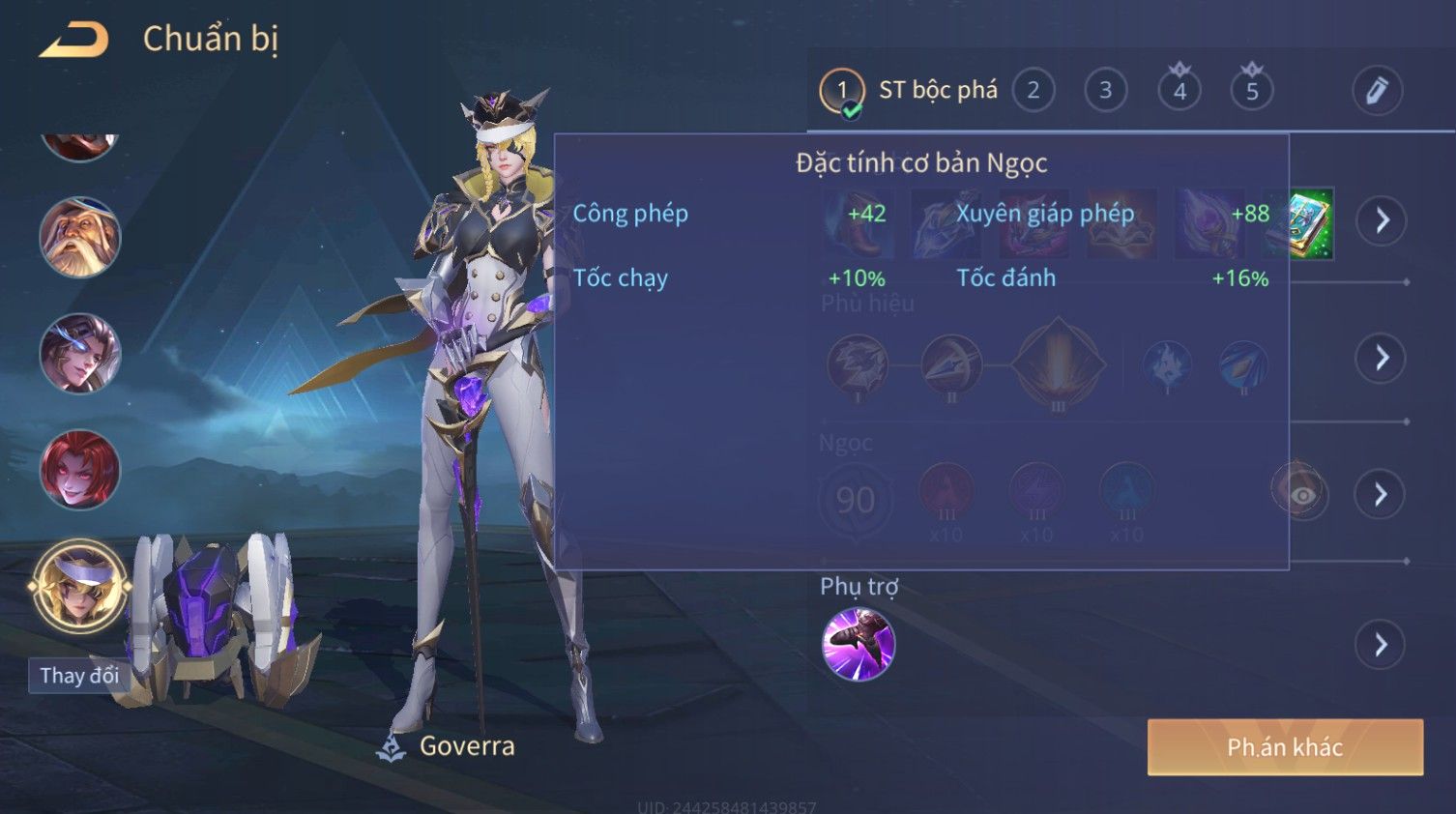
Task: Click the Thay đổi button
Action: pos(79,676)
